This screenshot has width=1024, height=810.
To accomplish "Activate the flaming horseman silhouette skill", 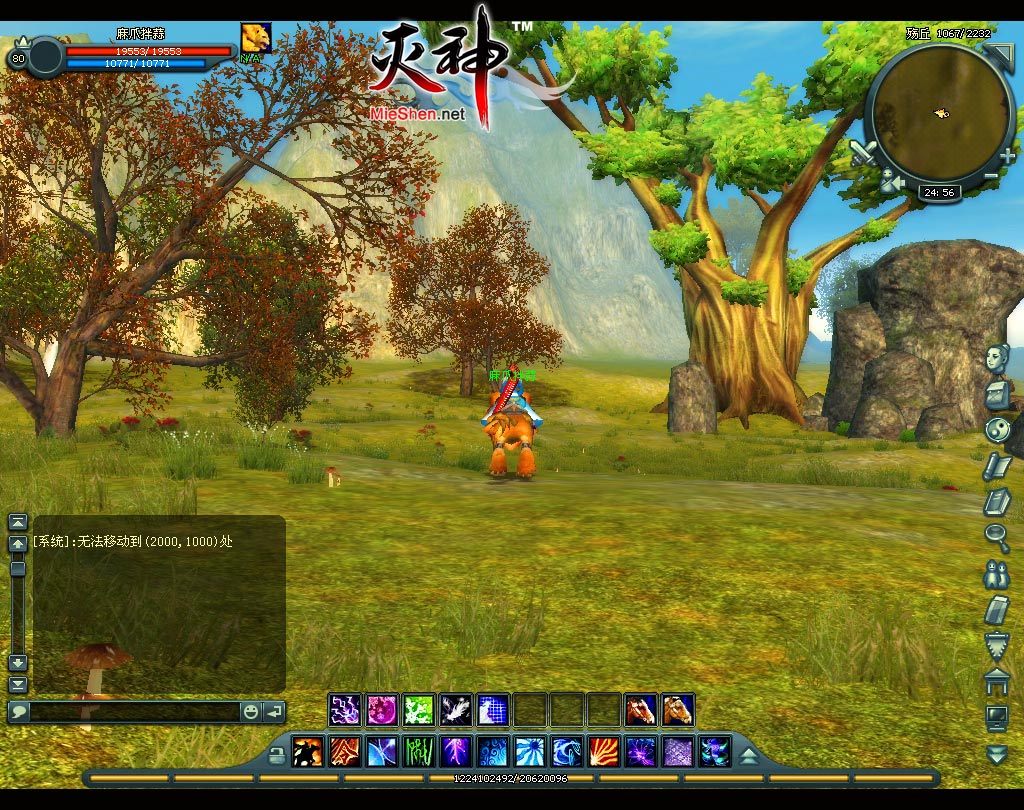I will pyautogui.click(x=307, y=751).
